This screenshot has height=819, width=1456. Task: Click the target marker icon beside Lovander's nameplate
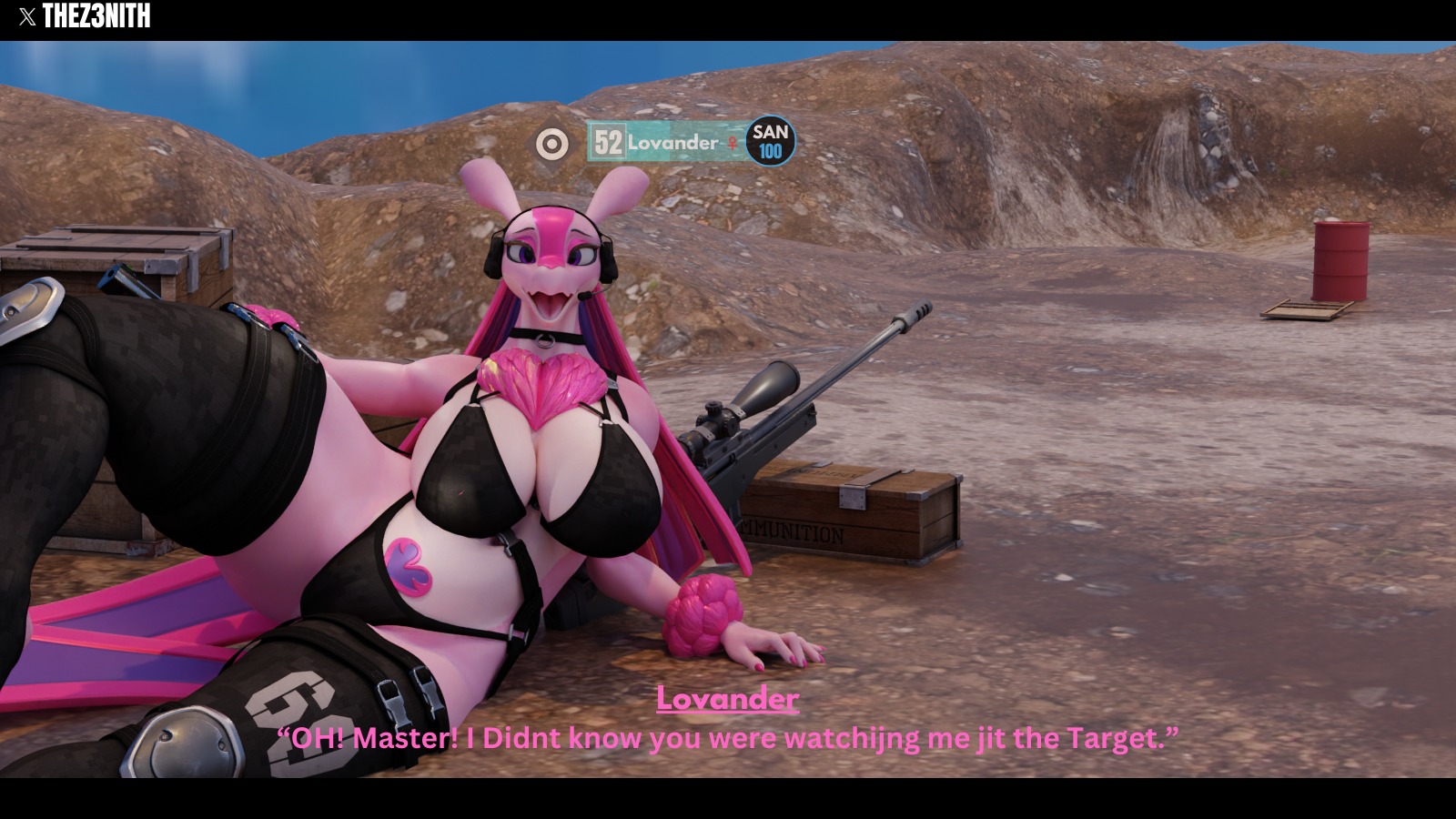(x=552, y=144)
